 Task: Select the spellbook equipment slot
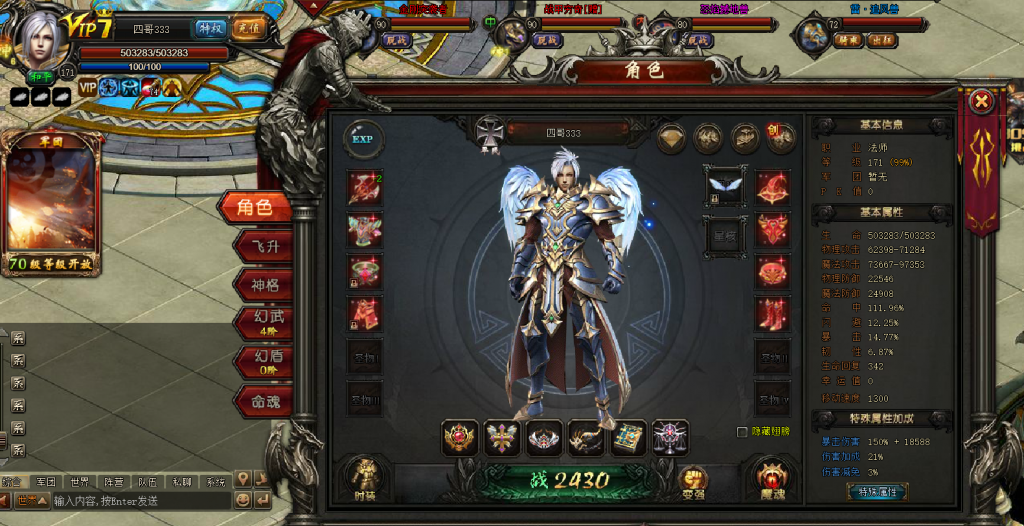[628, 437]
